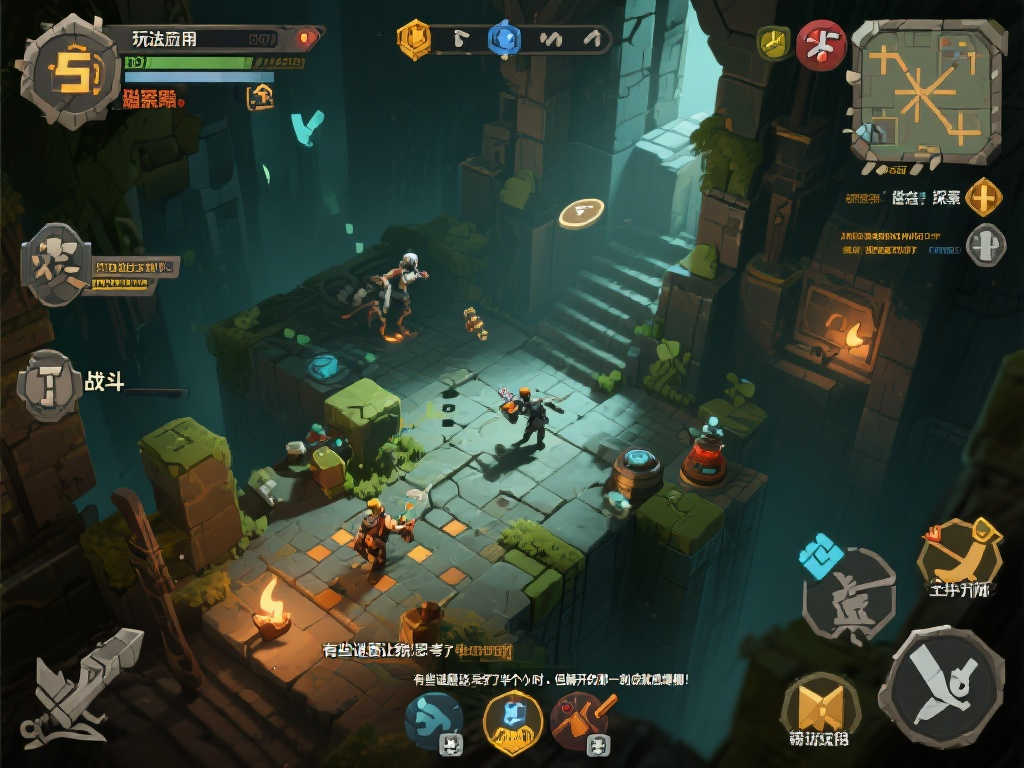The height and width of the screenshot is (768, 1024).
Task: Use the dark circular ability with blue gem
Action: click(x=849, y=595)
